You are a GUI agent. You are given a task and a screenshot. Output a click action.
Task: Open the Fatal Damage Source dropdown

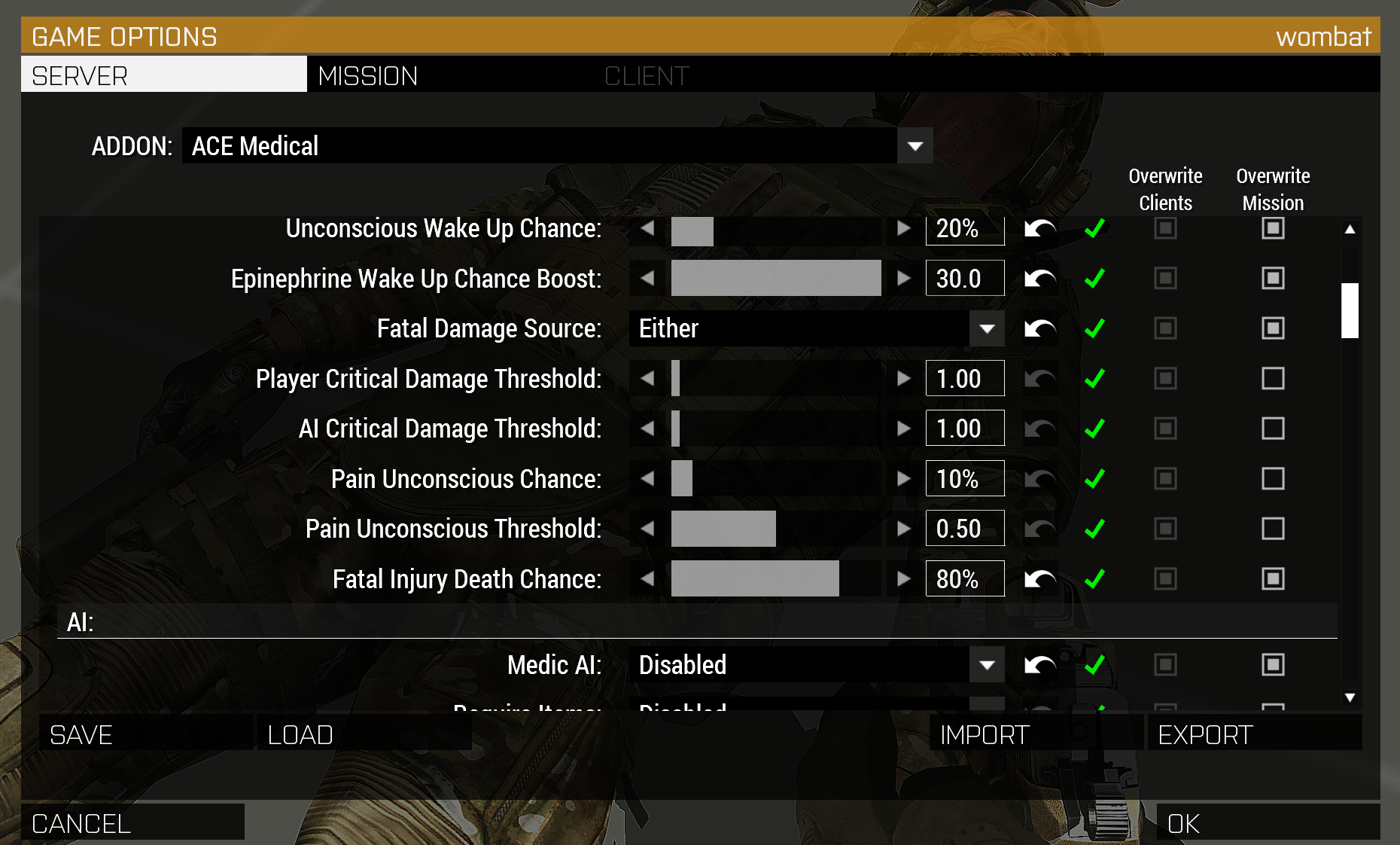coord(986,328)
